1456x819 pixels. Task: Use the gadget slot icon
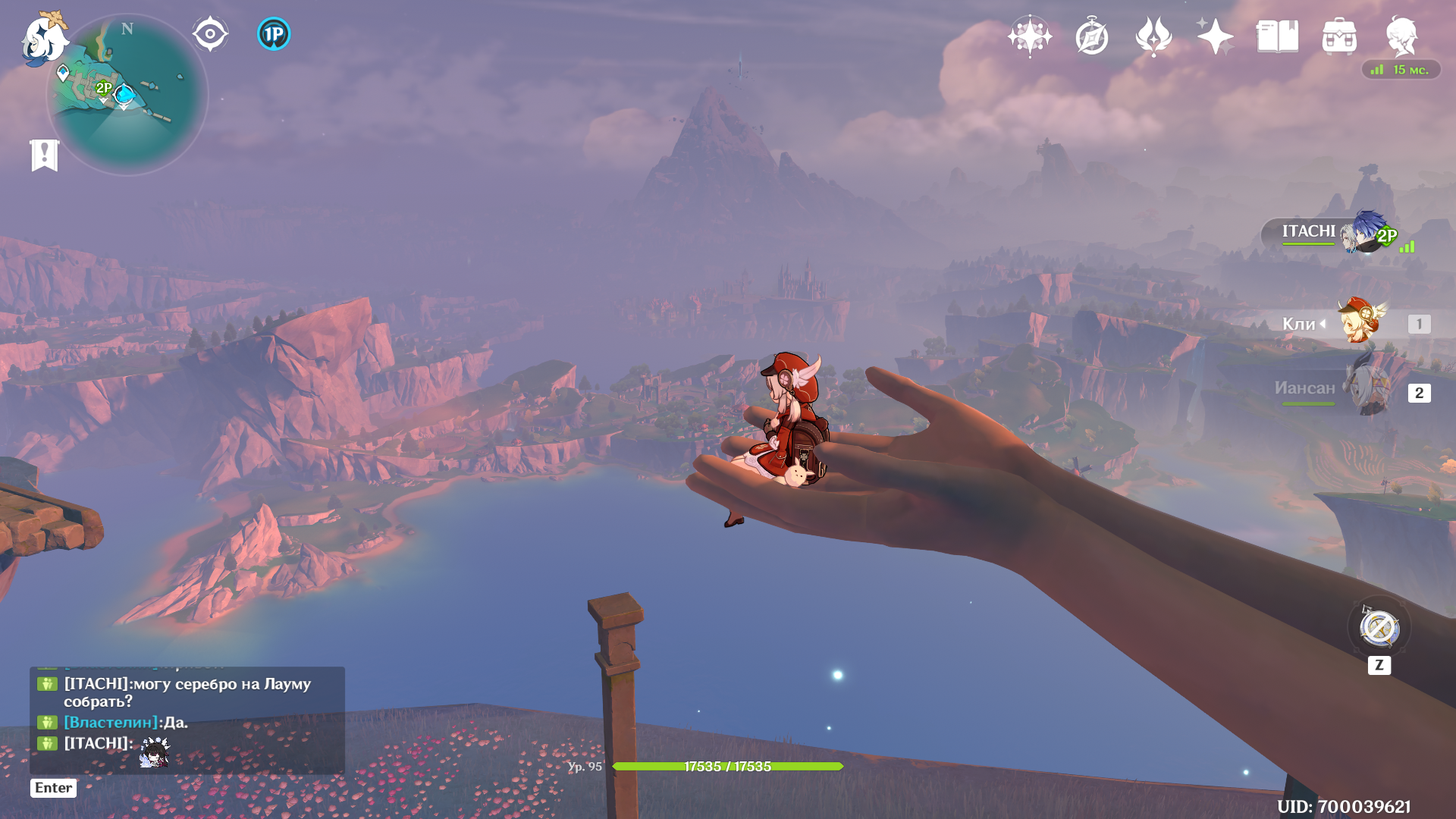pos(1379,628)
